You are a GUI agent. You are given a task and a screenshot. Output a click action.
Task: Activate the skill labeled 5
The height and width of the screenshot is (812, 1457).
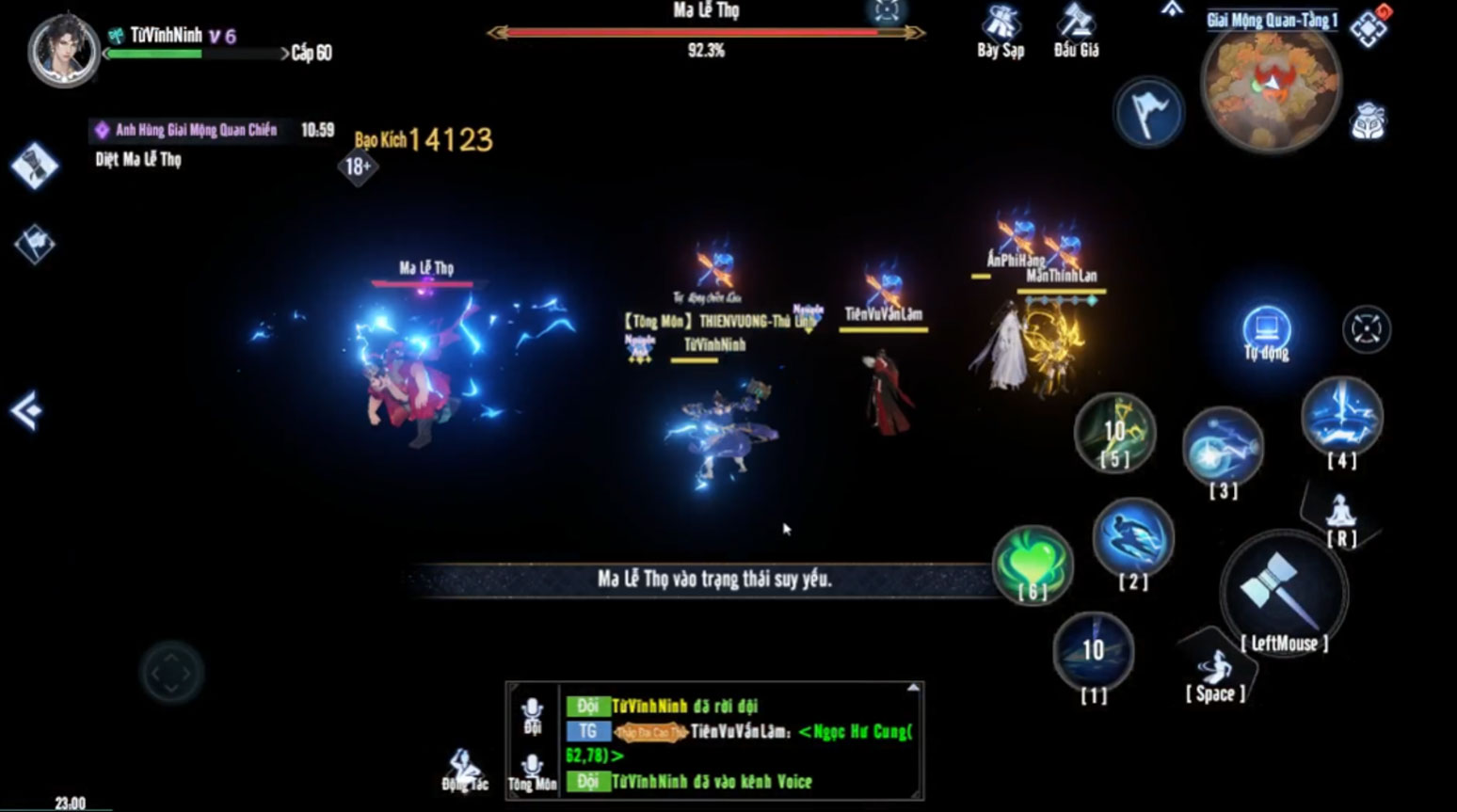1115,431
